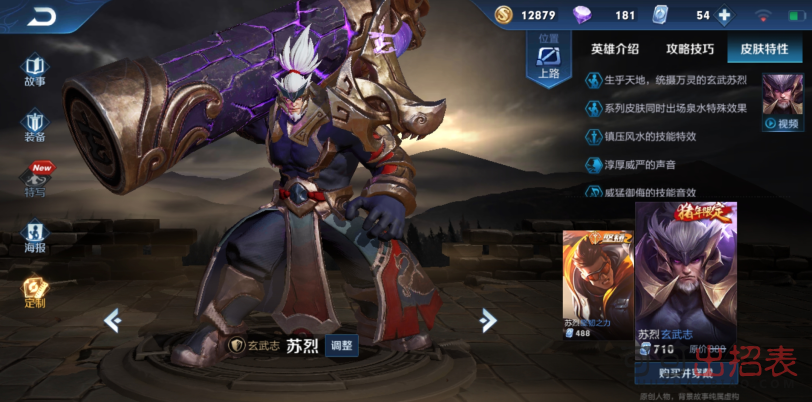Switch to the 英雄介绍 tab
The height and width of the screenshot is (402, 812).
point(614,49)
